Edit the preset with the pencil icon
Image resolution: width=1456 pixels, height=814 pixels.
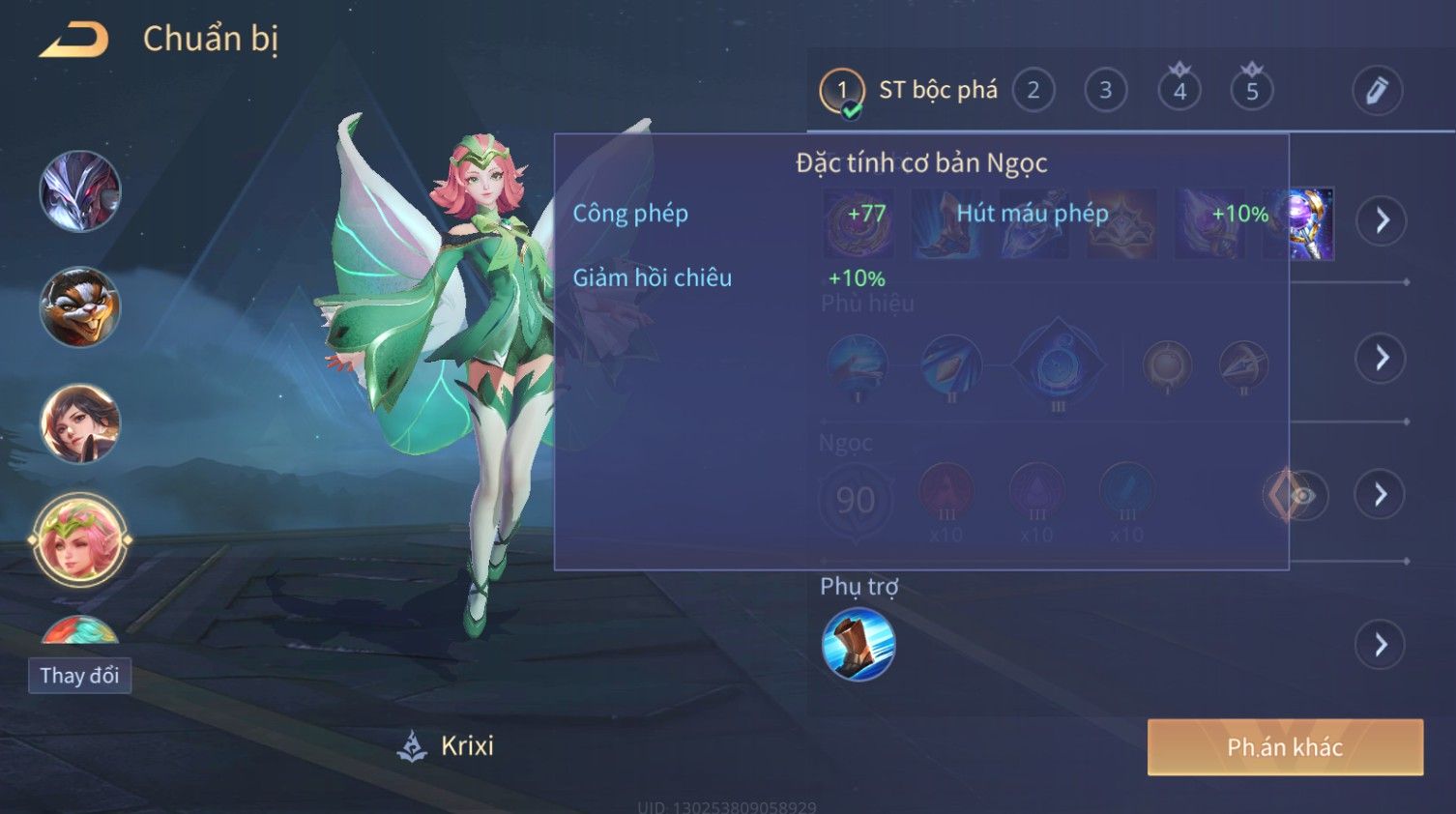[x=1377, y=91]
